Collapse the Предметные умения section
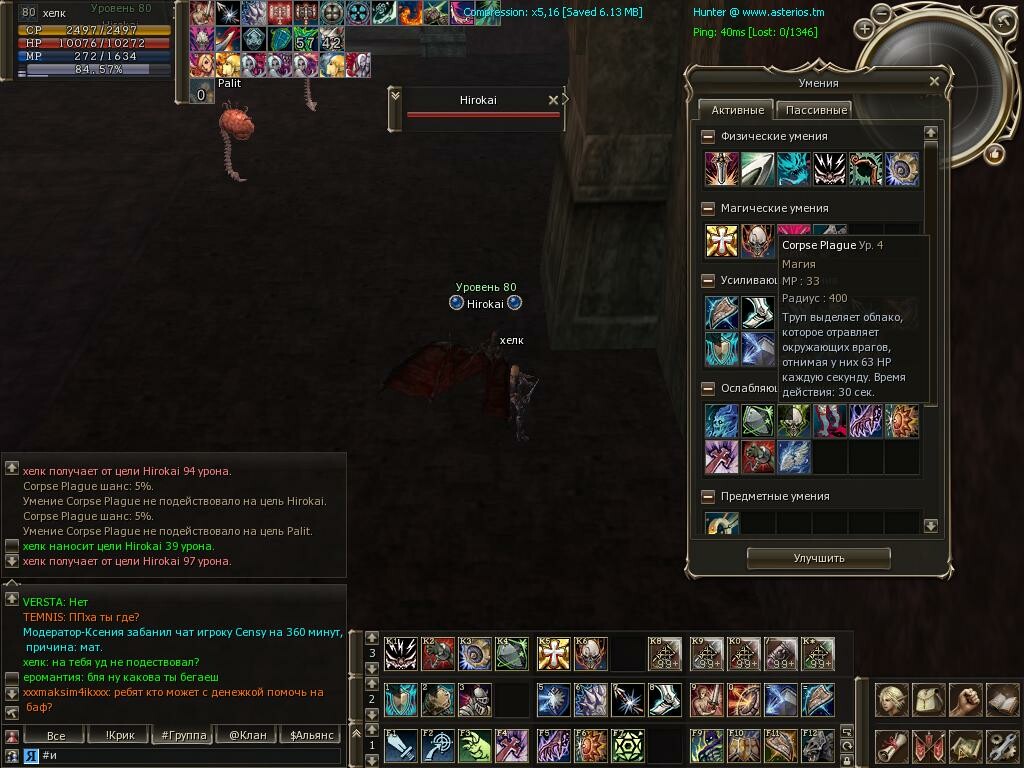The height and width of the screenshot is (768, 1024). (708, 496)
